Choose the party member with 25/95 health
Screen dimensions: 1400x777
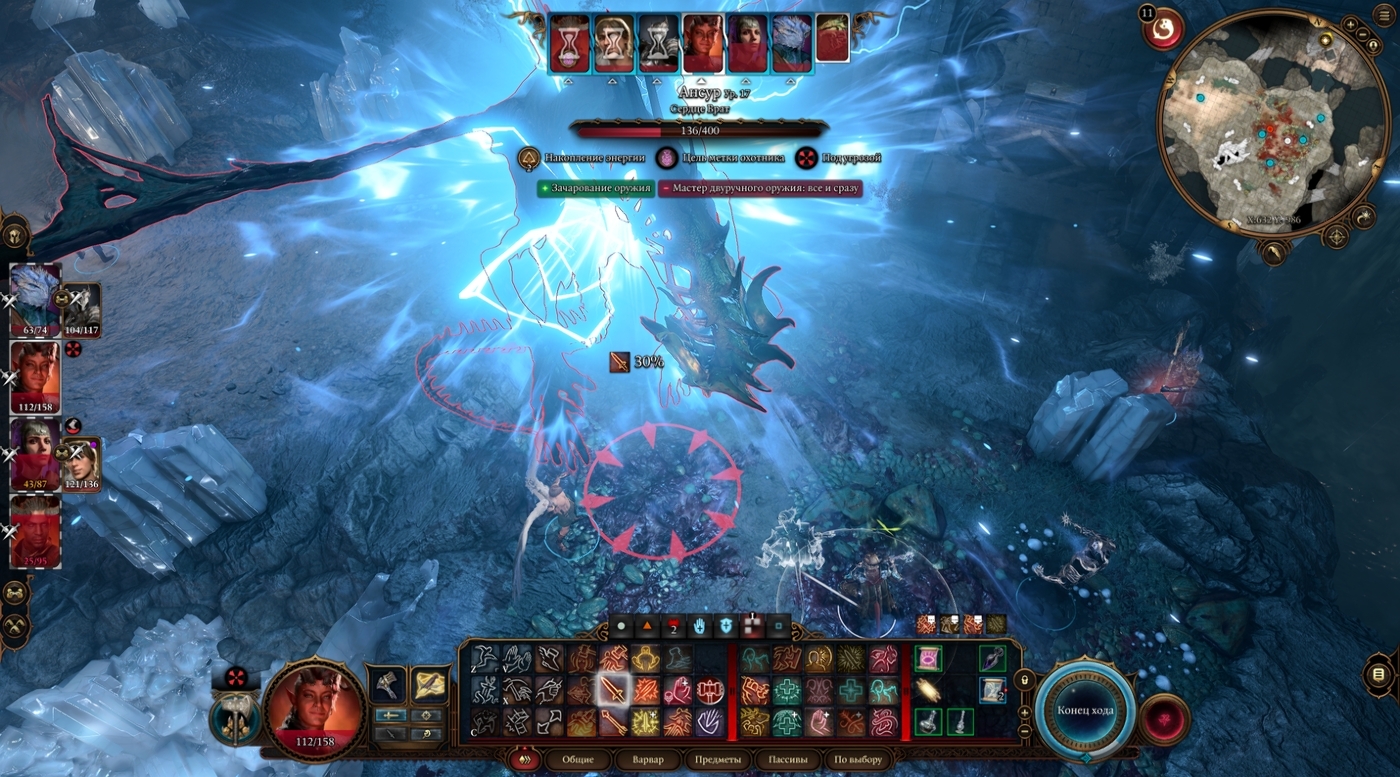(35, 529)
